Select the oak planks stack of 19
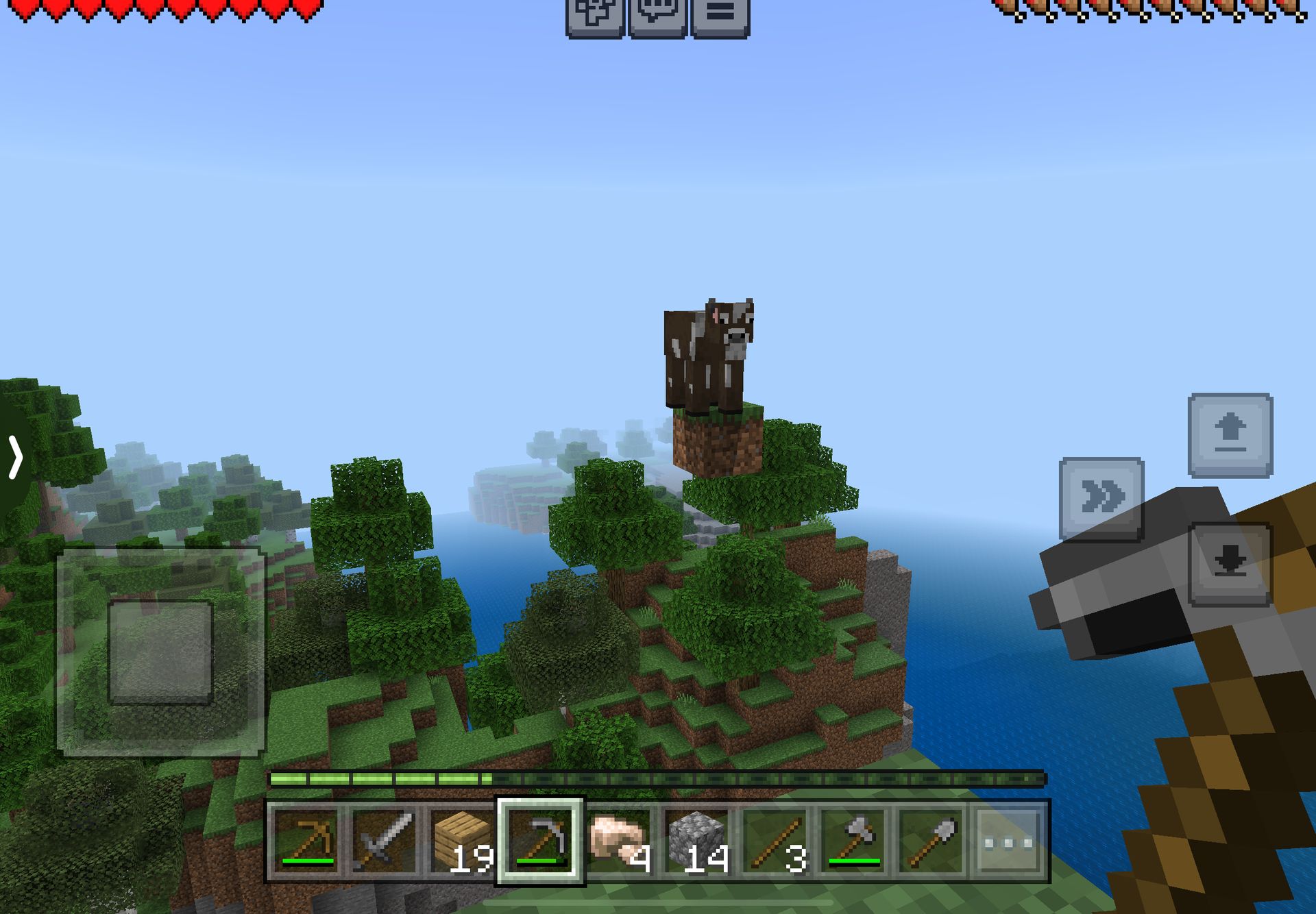The width and height of the screenshot is (1316, 914). tap(462, 841)
